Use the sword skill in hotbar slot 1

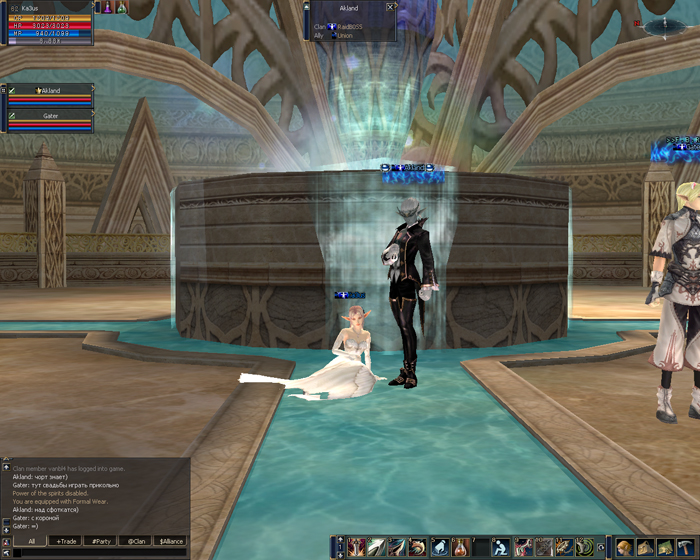(357, 547)
